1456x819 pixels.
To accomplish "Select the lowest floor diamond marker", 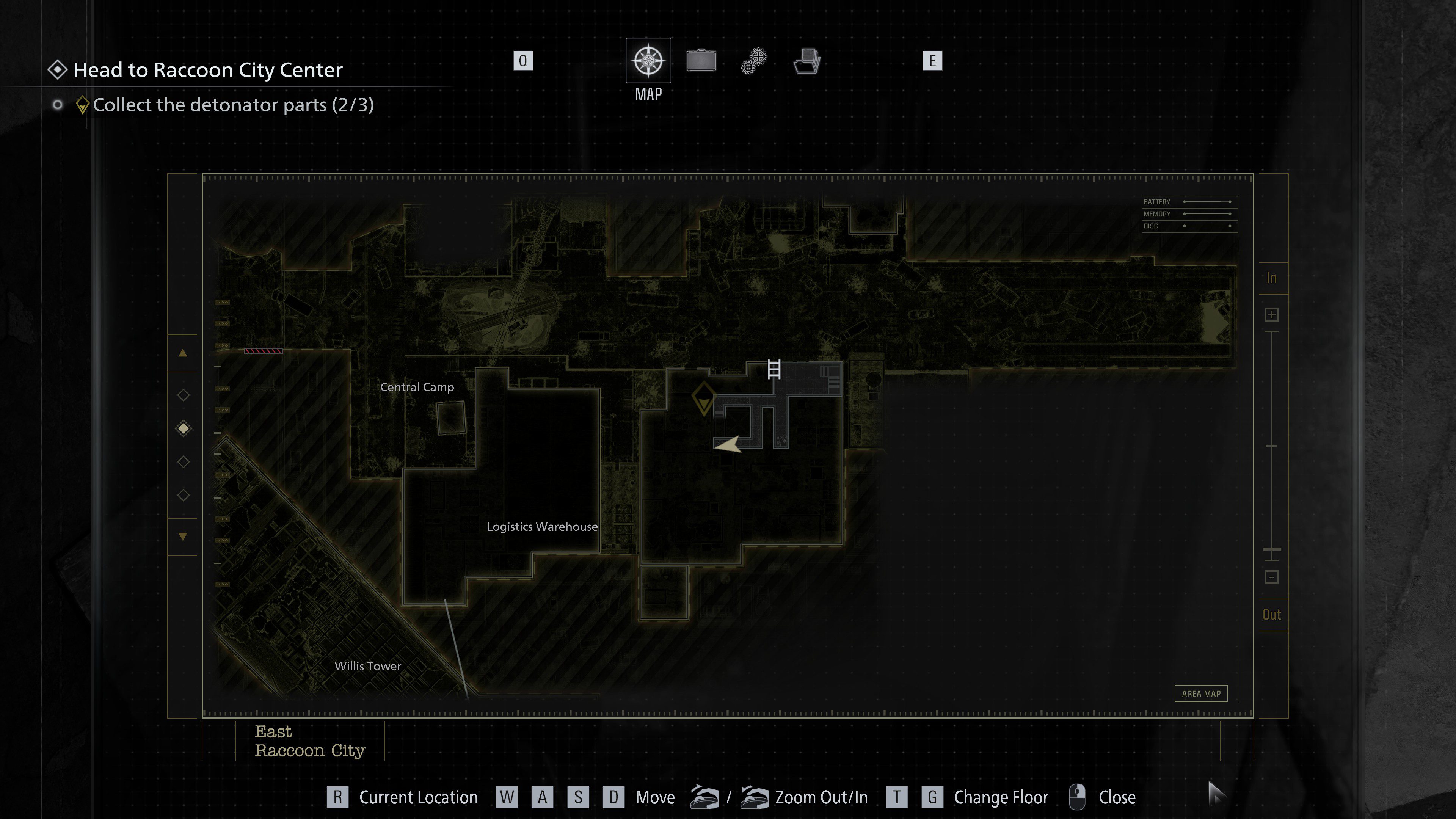I will pos(182,496).
